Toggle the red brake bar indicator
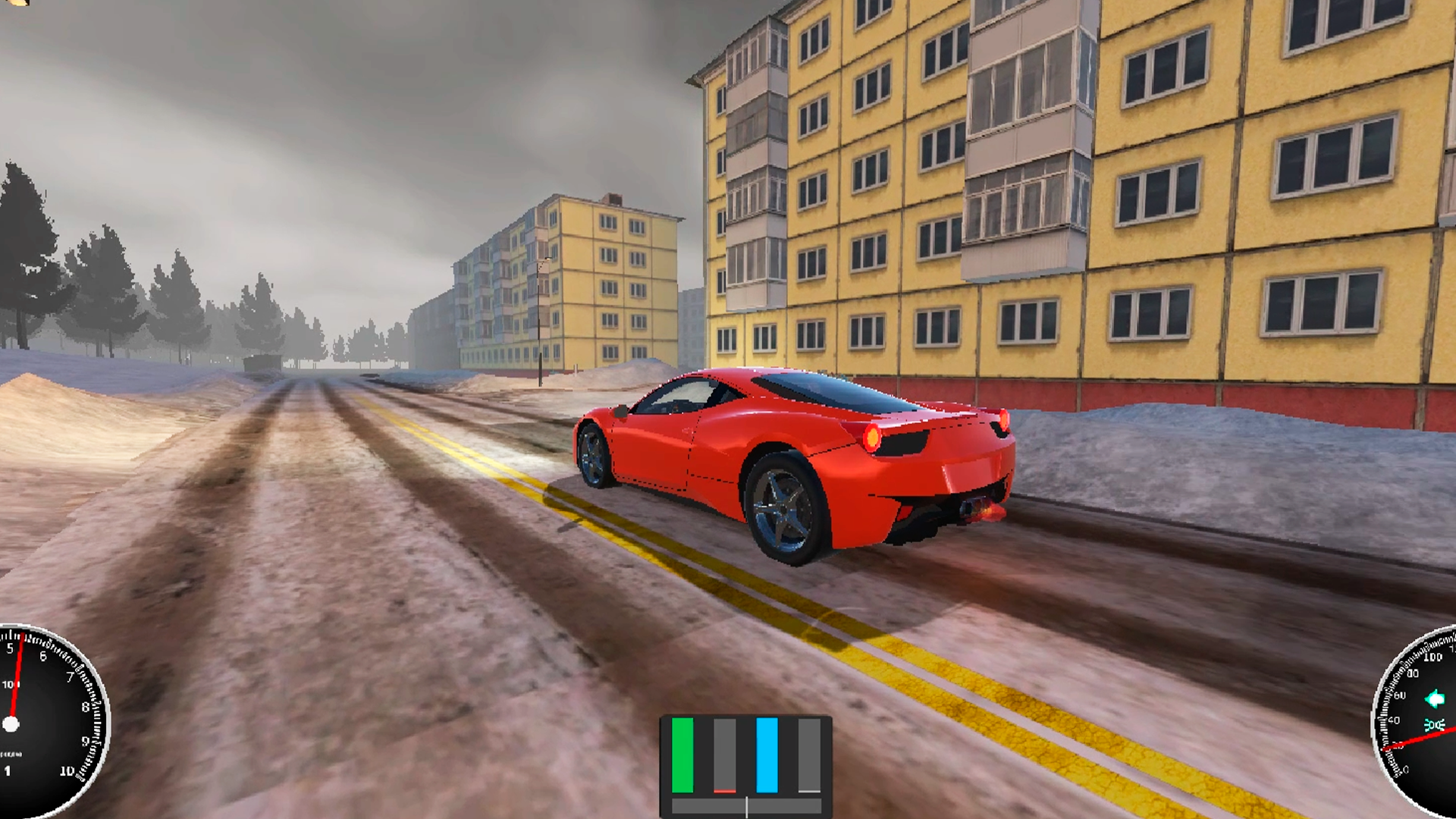Viewport: 1456px width, 819px height. click(725, 791)
